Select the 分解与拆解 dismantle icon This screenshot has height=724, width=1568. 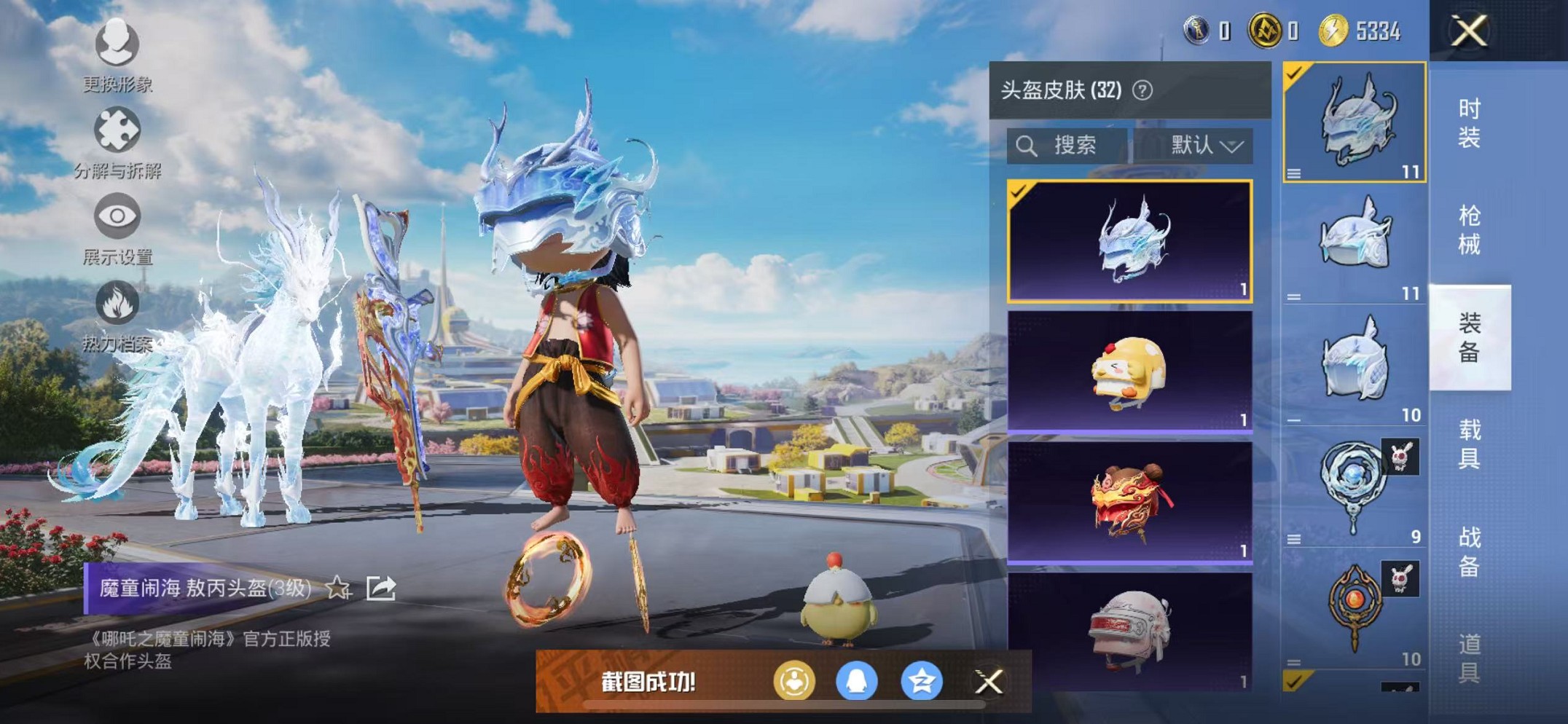119,130
